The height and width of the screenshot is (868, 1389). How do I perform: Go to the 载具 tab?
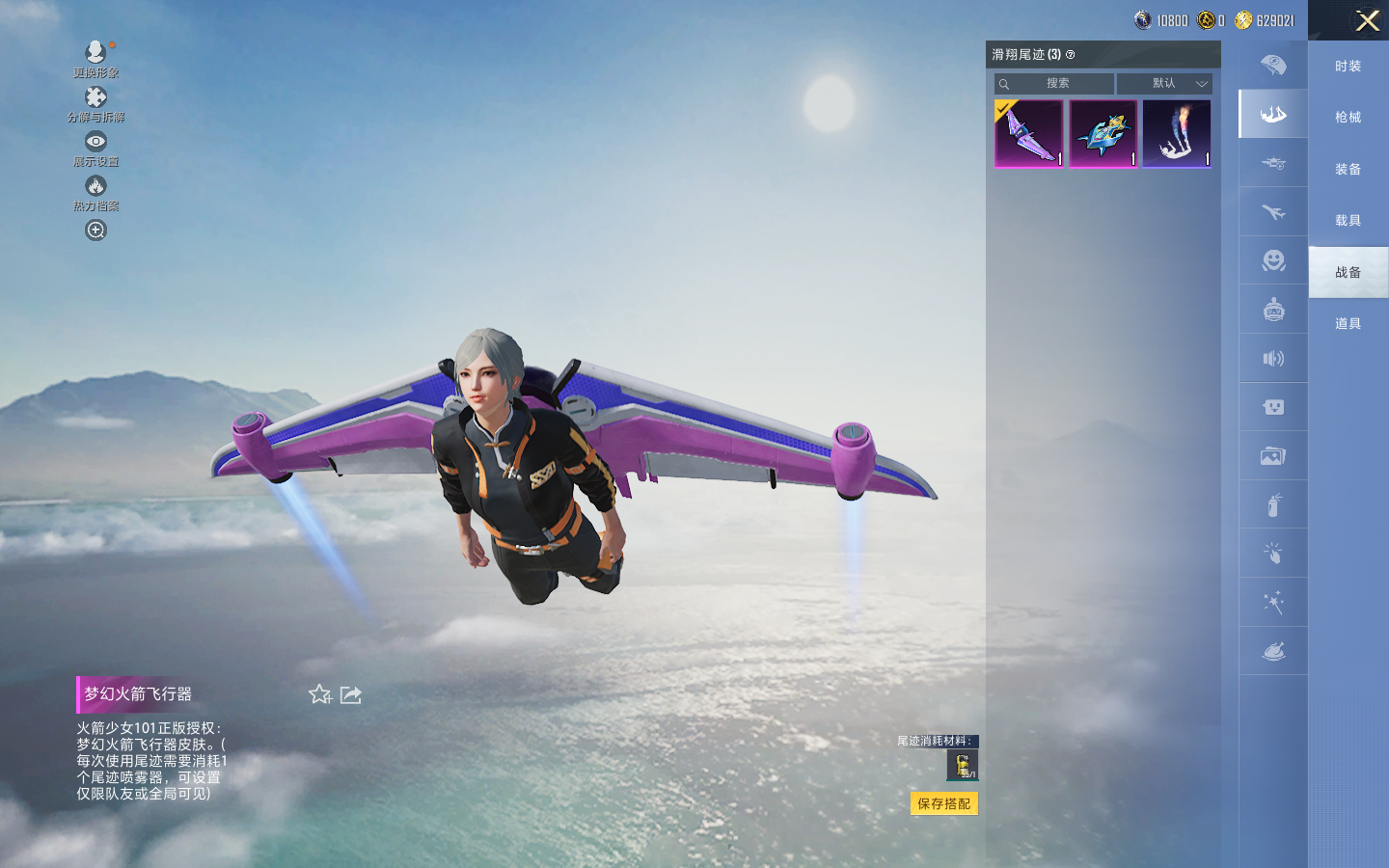point(1348,220)
